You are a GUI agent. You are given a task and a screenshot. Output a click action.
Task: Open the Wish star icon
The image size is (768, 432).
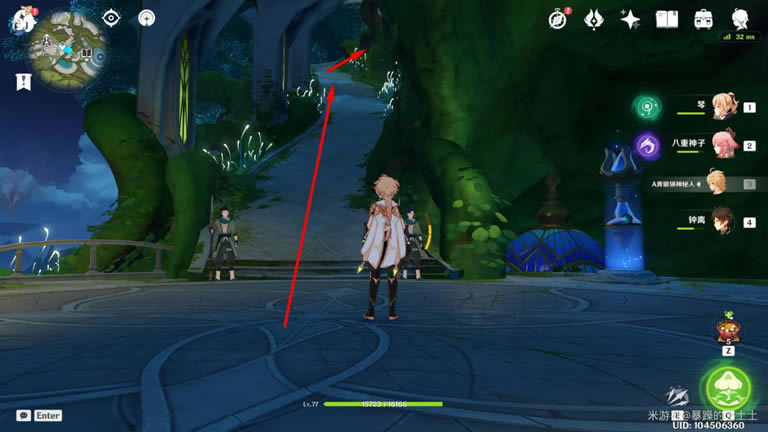[x=630, y=18]
